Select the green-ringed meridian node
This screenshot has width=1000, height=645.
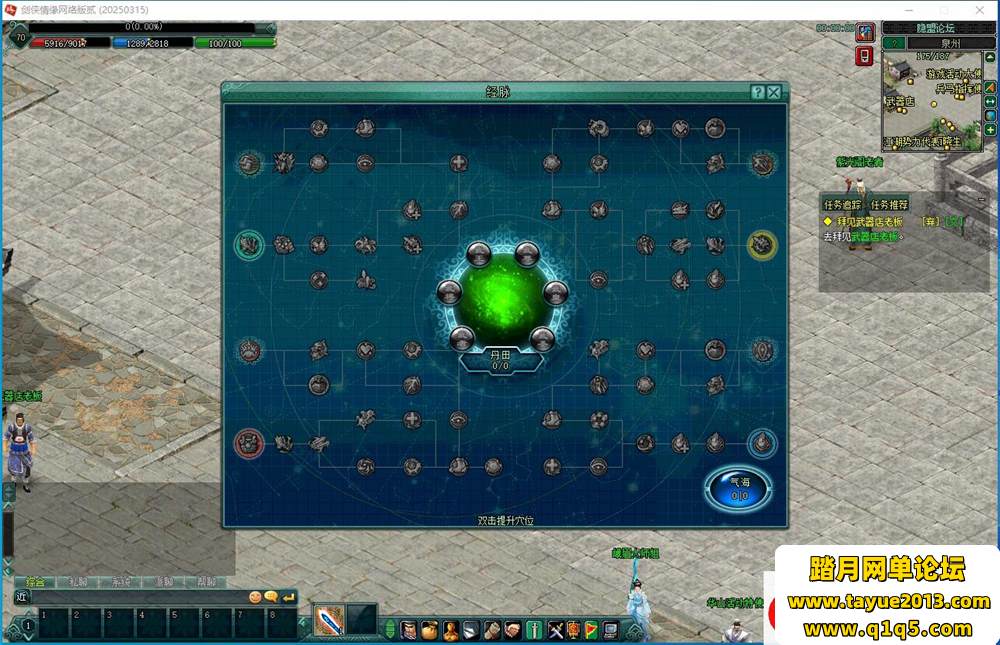248,243
